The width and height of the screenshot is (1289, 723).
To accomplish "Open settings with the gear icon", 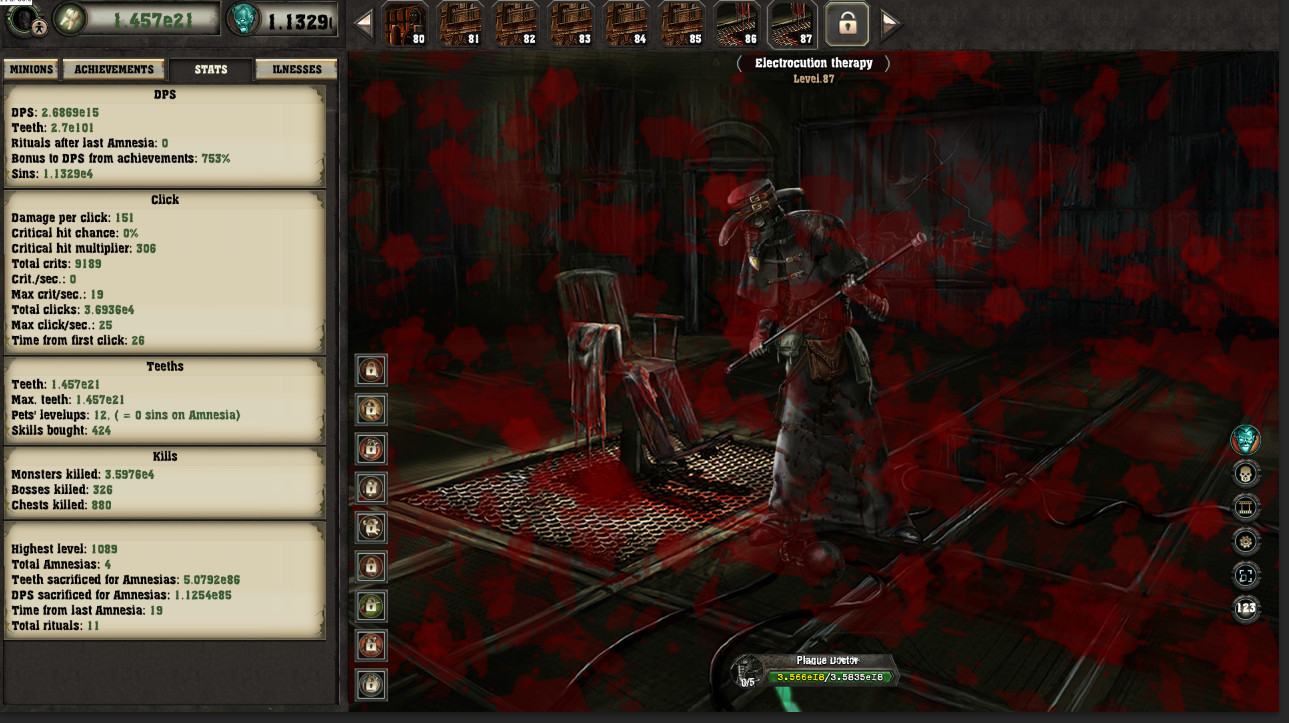I will click(1245, 541).
